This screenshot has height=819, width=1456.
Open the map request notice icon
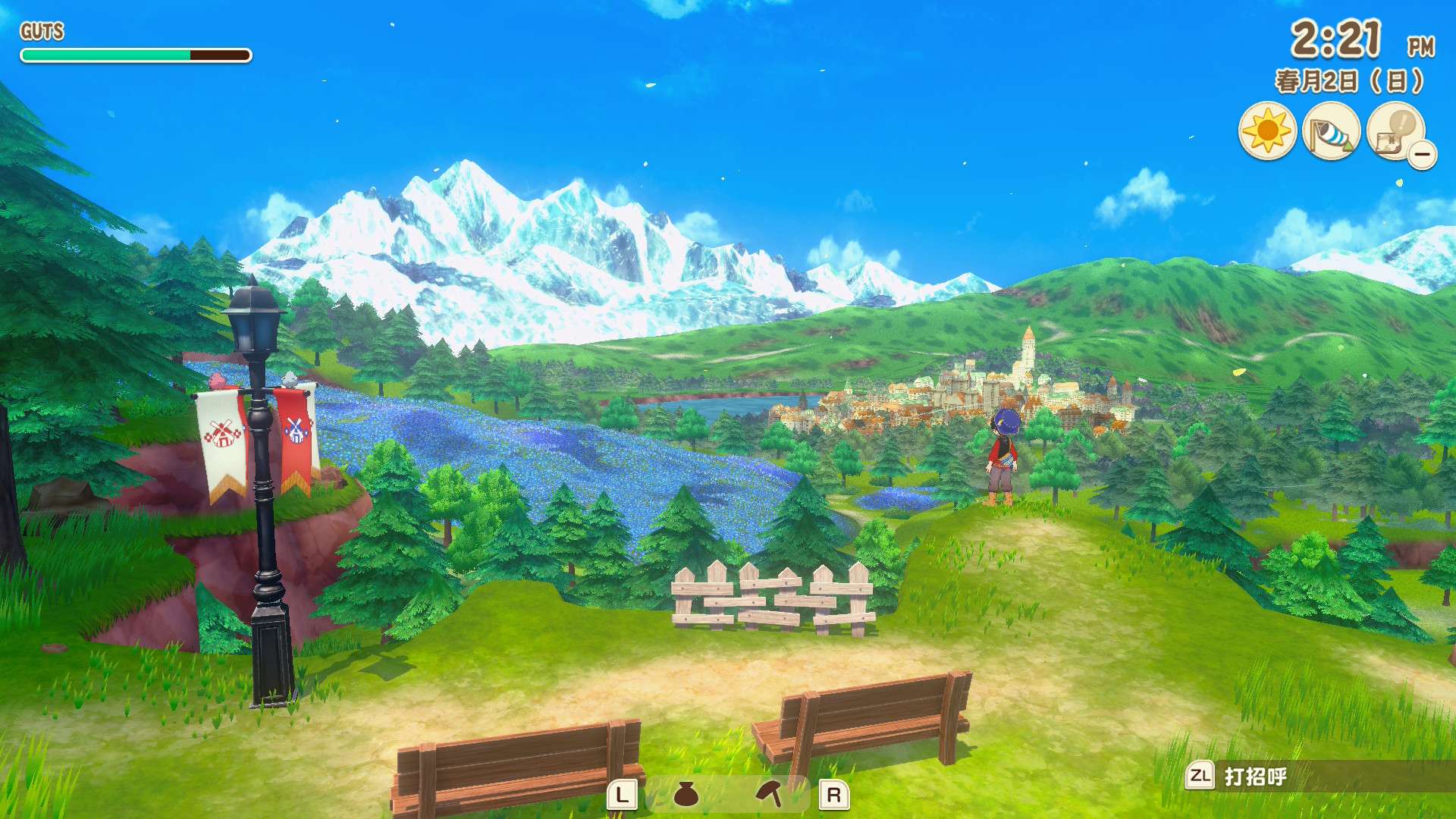point(1394,130)
